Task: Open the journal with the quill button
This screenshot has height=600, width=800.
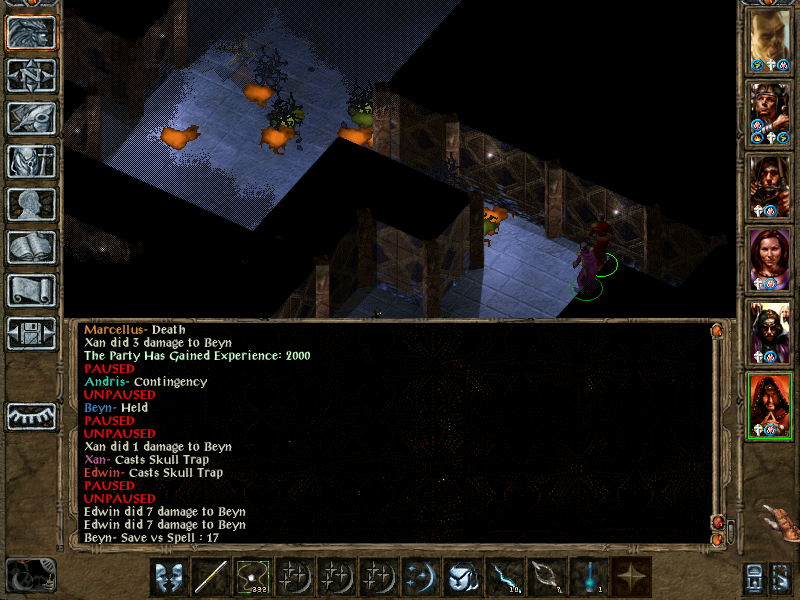Action: 31,118
